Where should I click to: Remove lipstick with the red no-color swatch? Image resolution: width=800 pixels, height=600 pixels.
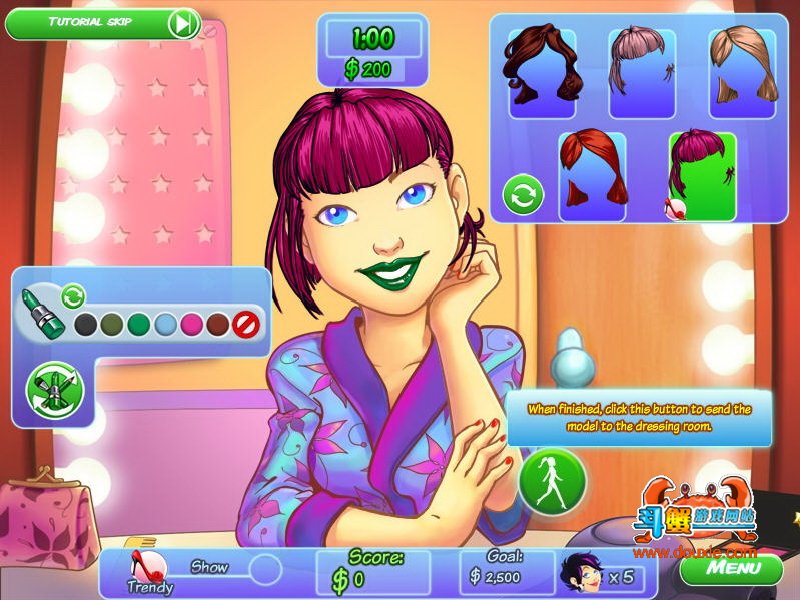[245, 324]
